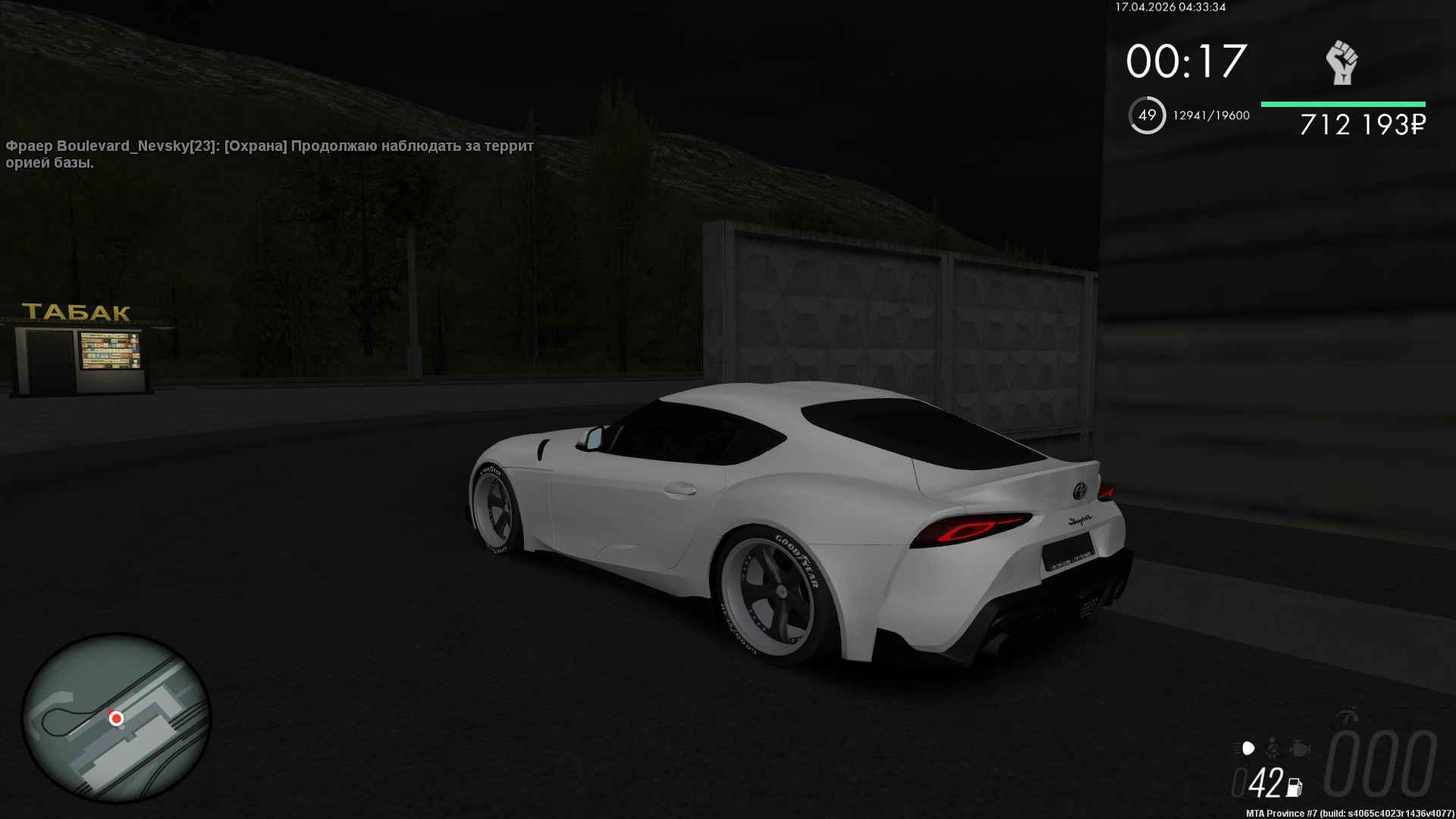Click the level 49 progress circle
This screenshot has width=1456, height=819.
pos(1147,115)
